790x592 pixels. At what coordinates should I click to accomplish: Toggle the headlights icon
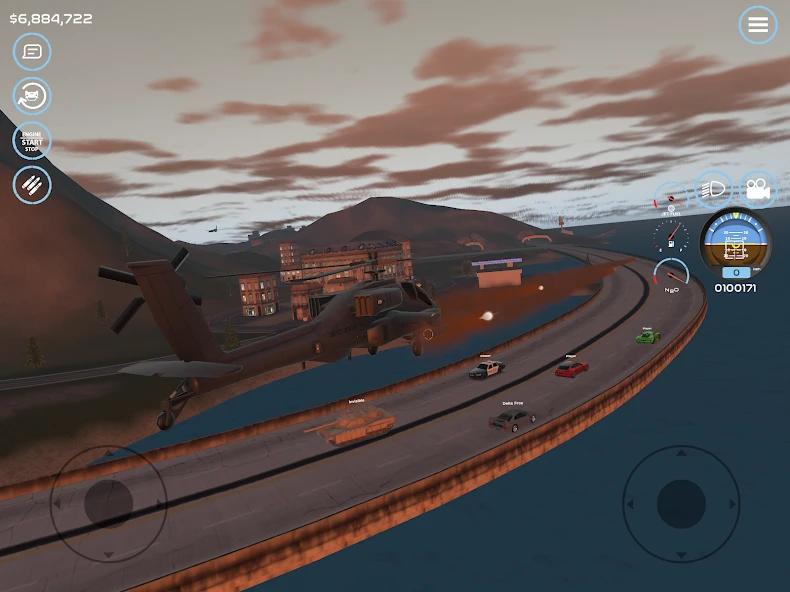pyautogui.click(x=714, y=188)
